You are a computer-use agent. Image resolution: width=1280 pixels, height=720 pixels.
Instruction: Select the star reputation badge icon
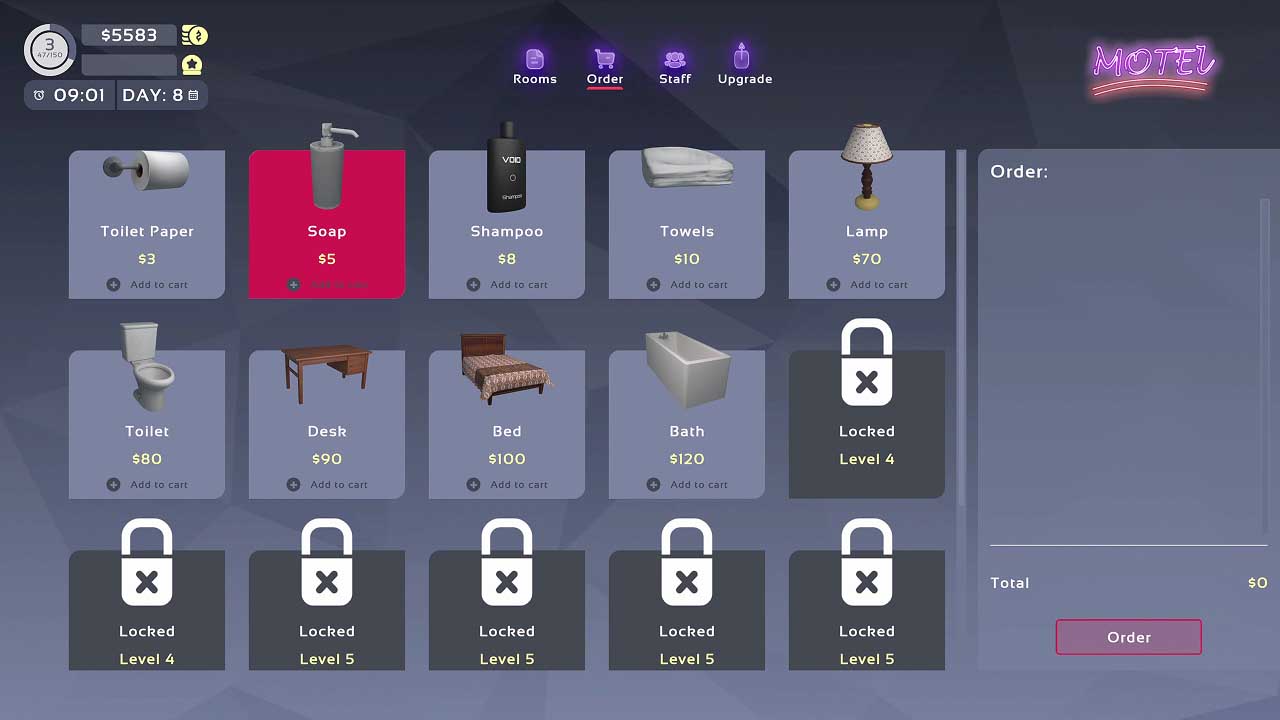[193, 64]
